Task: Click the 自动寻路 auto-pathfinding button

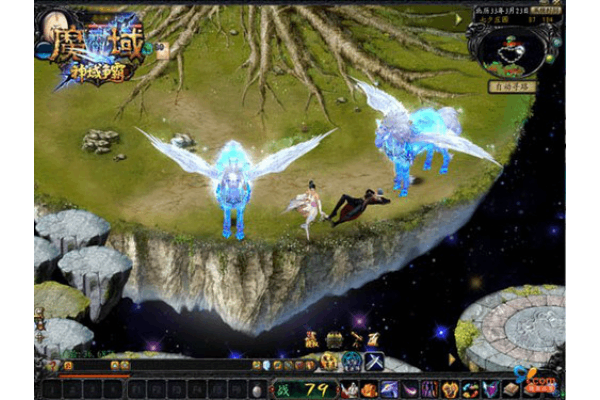Action: [x=511, y=87]
